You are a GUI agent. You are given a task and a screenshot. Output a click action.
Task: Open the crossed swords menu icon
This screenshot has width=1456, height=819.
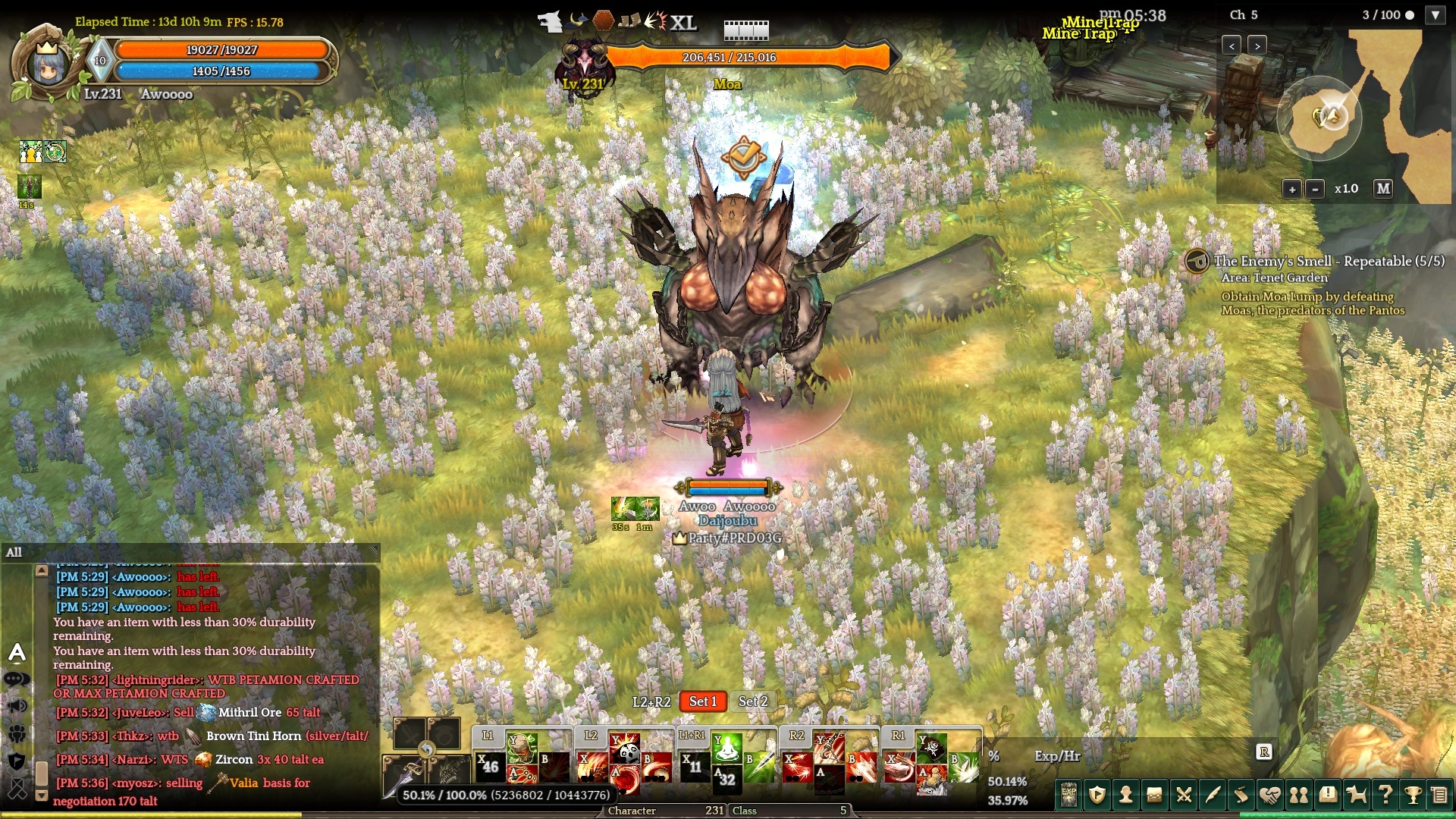[x=1184, y=795]
